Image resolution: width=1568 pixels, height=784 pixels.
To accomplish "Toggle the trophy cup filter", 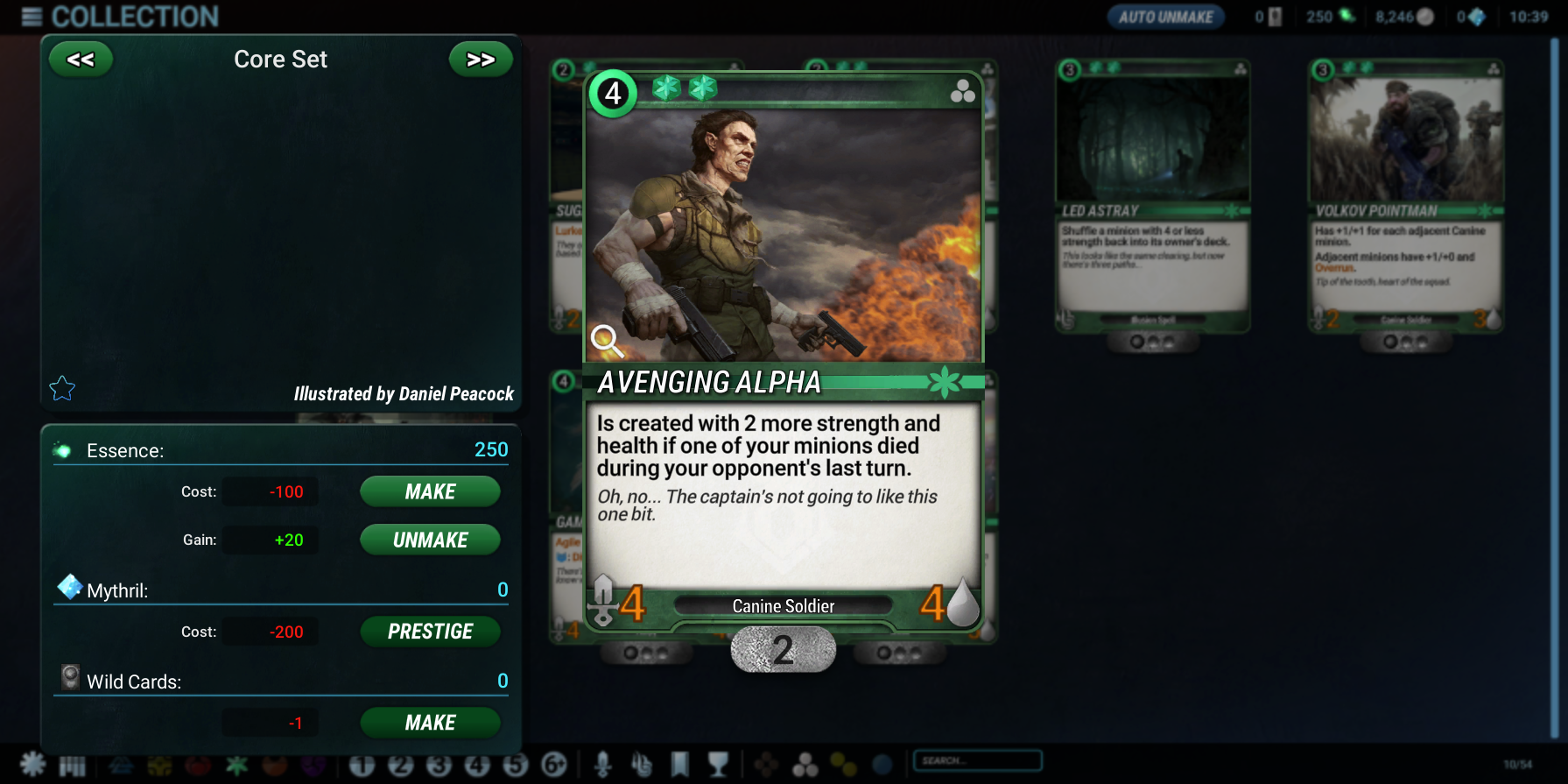I will pyautogui.click(x=718, y=765).
